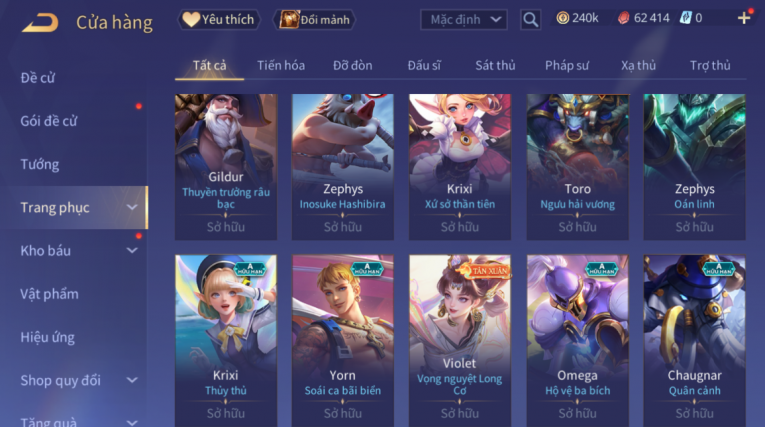765x427 pixels.
Task: Open the Vật phẩm items section
Action: point(49,294)
